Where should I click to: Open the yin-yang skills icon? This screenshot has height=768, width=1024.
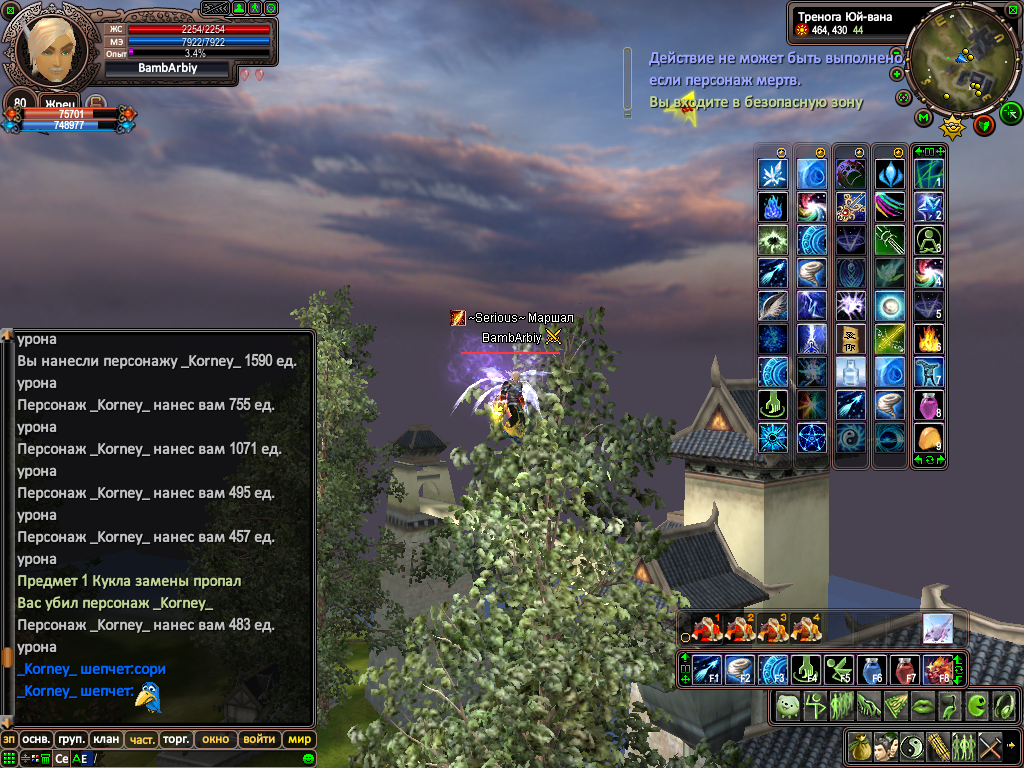click(x=911, y=746)
